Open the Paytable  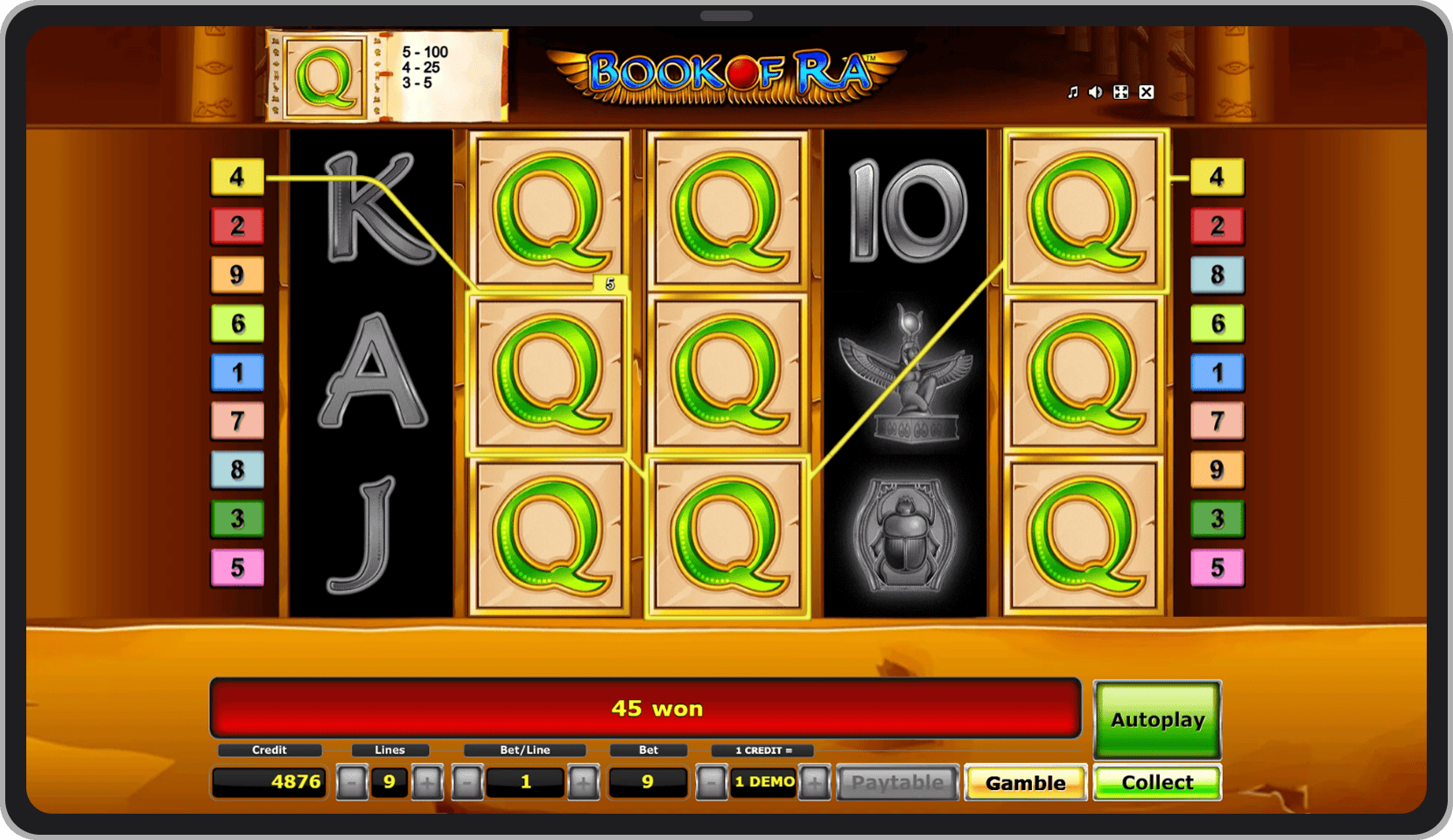(x=897, y=781)
